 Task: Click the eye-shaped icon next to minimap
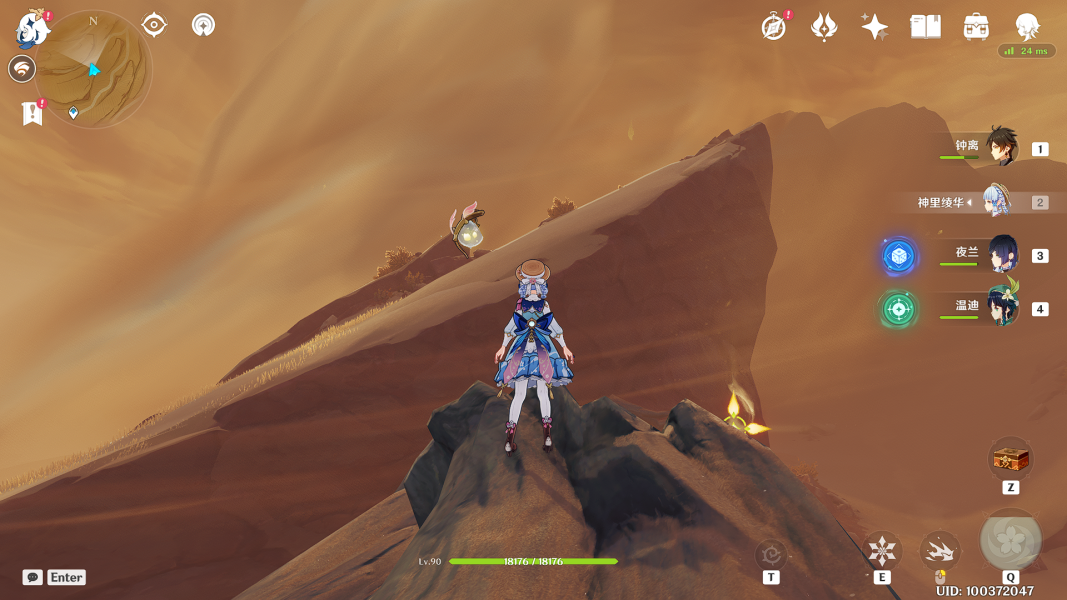pyautogui.click(x=154, y=24)
